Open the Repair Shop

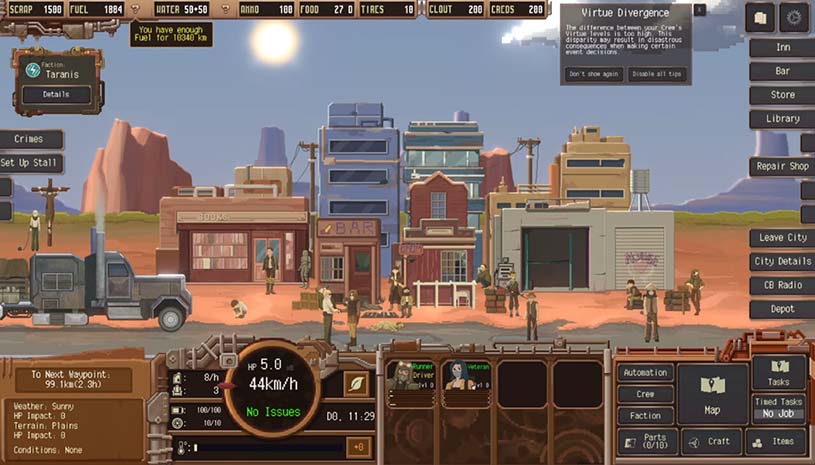[782, 166]
